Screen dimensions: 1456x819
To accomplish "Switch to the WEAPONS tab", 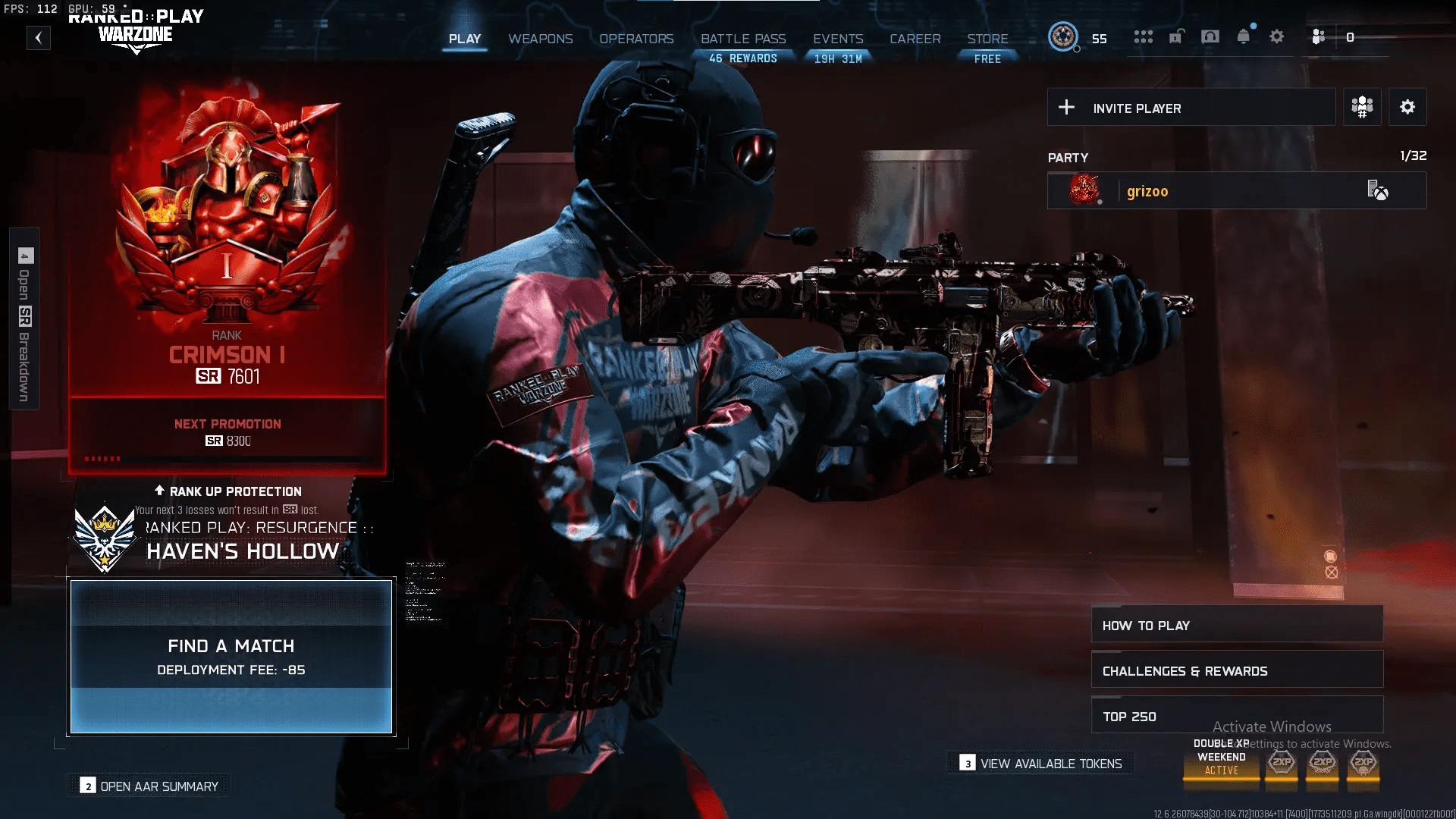I will [x=541, y=39].
